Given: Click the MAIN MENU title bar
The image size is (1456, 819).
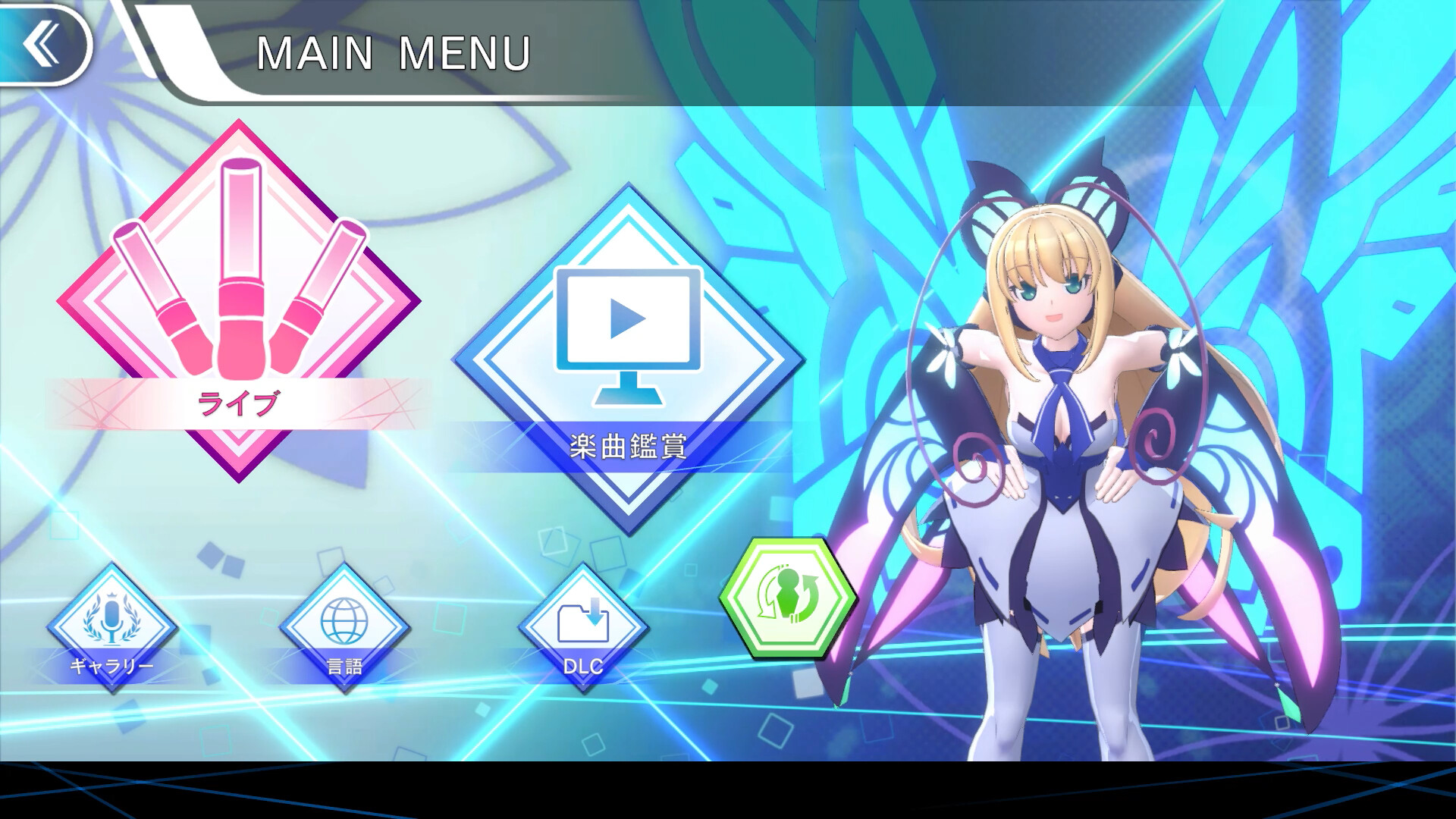Looking at the screenshot, I should 394,49.
